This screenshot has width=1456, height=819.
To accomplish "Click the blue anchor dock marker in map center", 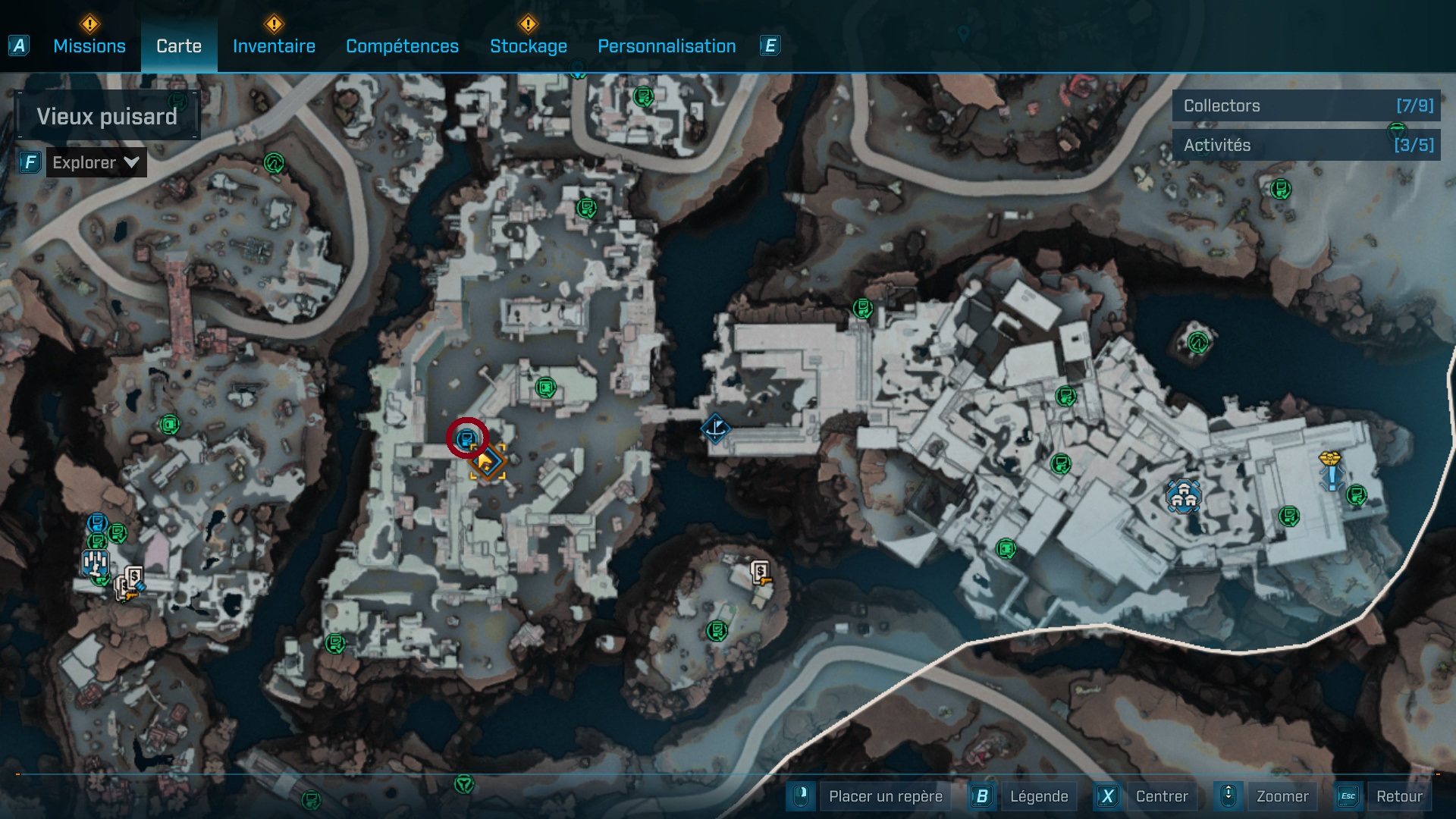I will pyautogui.click(x=715, y=428).
